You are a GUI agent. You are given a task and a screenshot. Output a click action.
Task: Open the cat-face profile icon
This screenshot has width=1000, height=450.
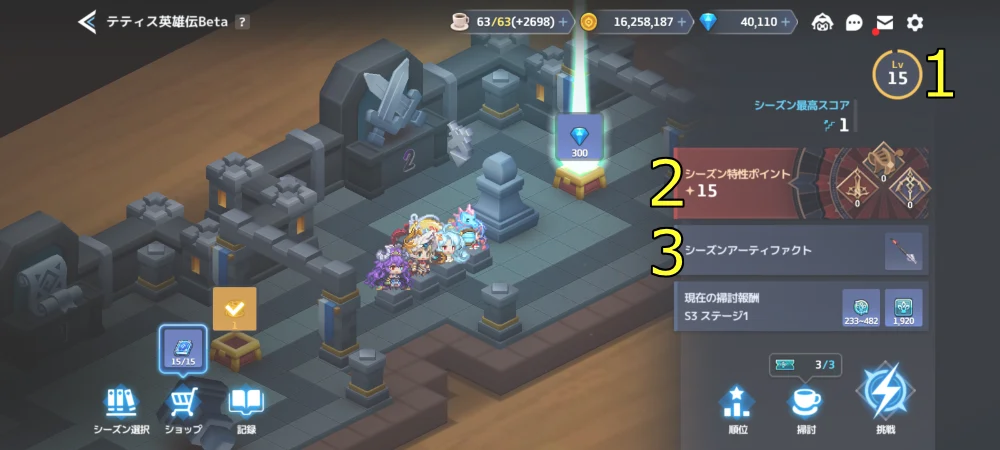pyautogui.click(x=822, y=23)
